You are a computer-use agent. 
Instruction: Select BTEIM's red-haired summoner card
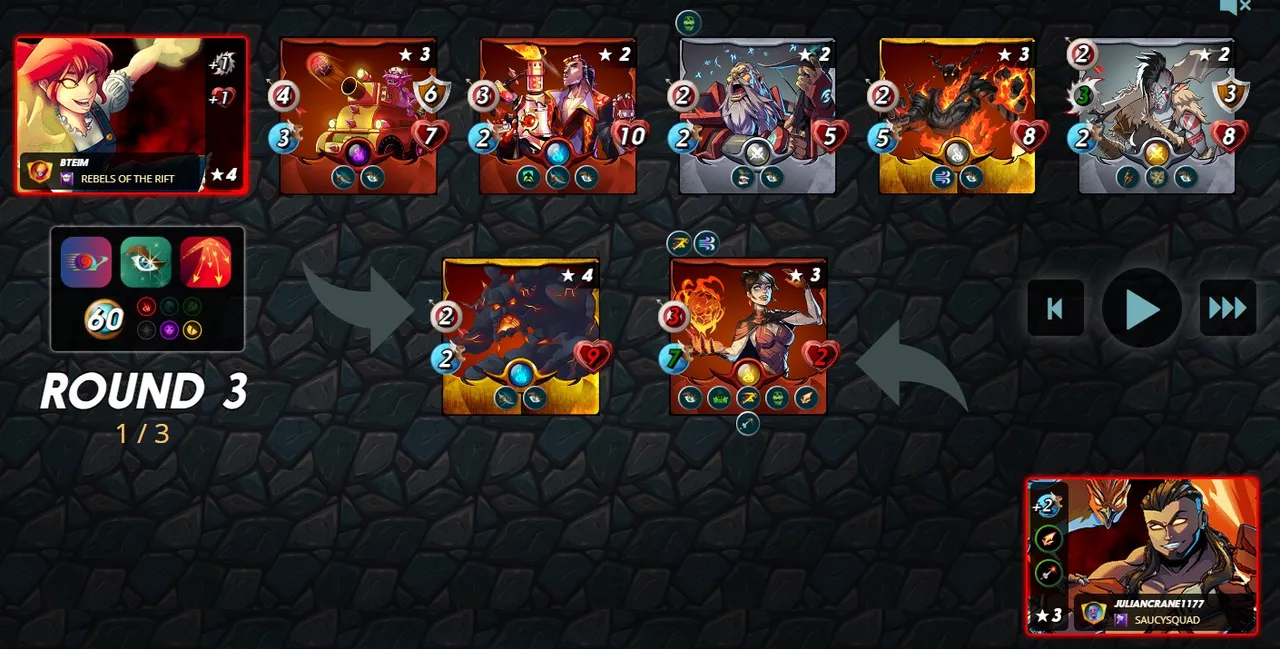(x=131, y=115)
